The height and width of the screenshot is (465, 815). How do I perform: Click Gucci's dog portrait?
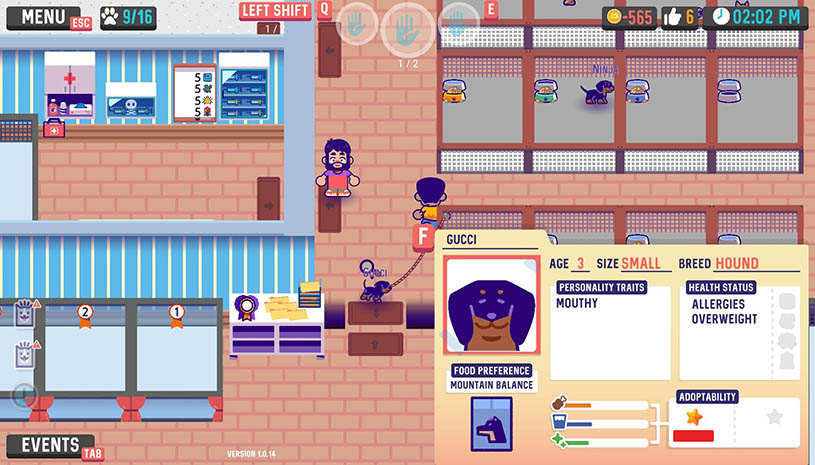click(491, 305)
